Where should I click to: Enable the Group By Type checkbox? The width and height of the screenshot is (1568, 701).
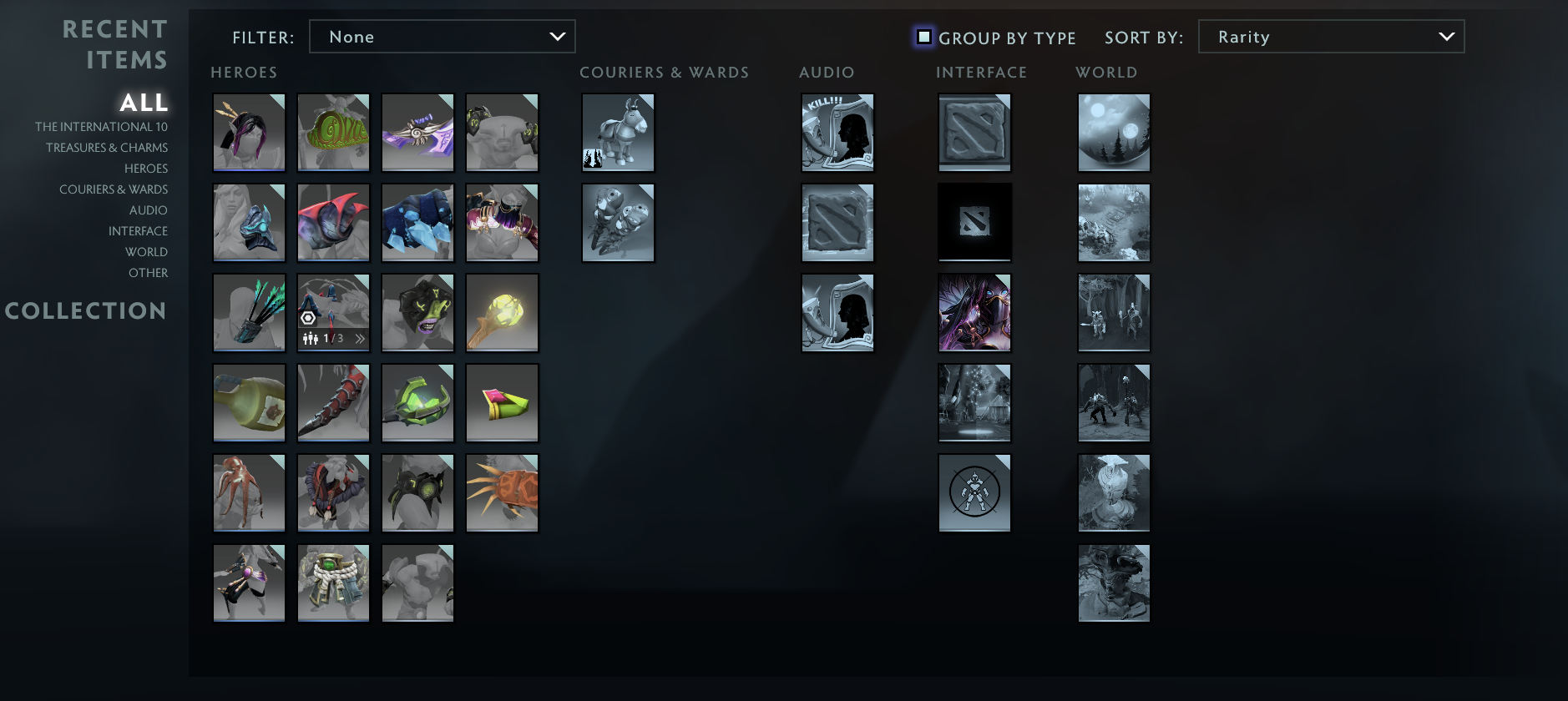(923, 37)
